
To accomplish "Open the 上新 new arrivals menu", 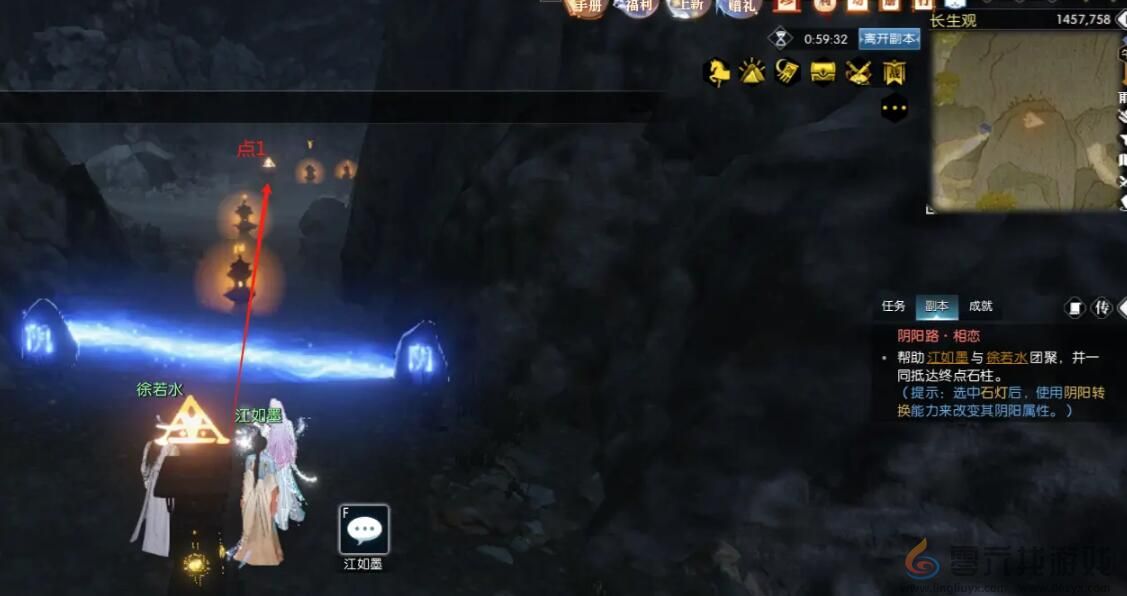I will (689, 6).
